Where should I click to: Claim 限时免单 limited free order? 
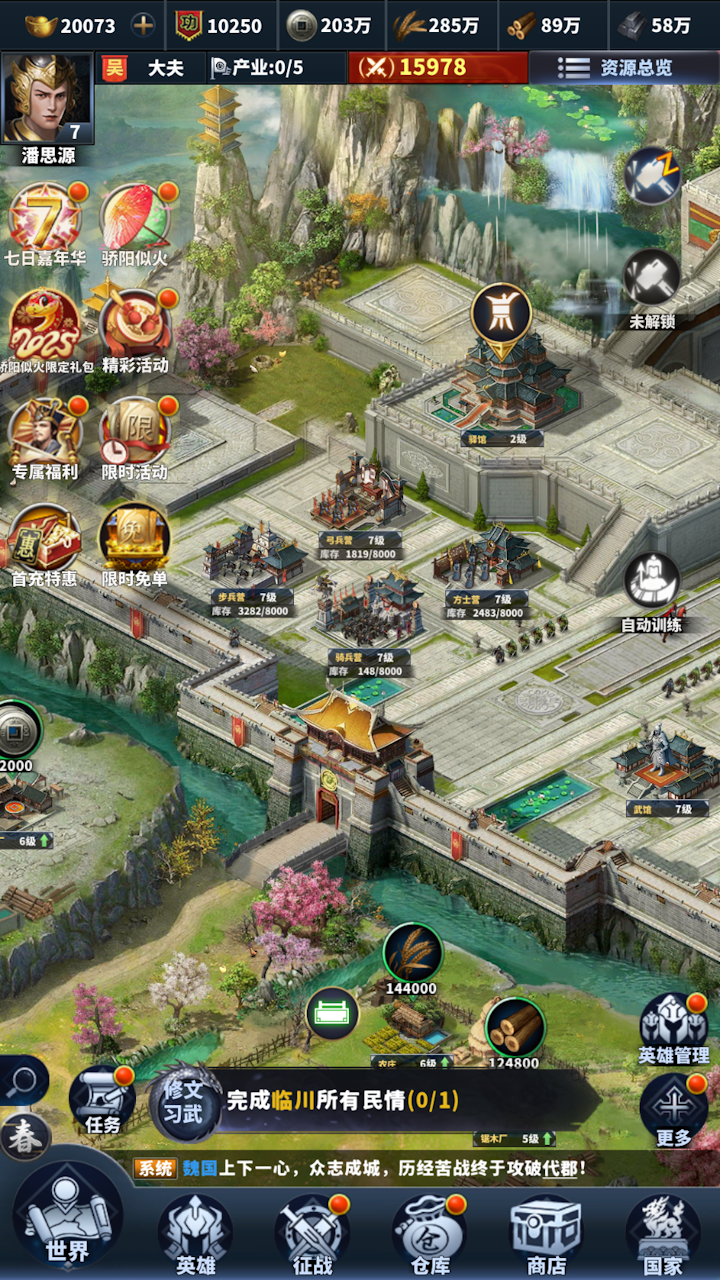coord(135,542)
